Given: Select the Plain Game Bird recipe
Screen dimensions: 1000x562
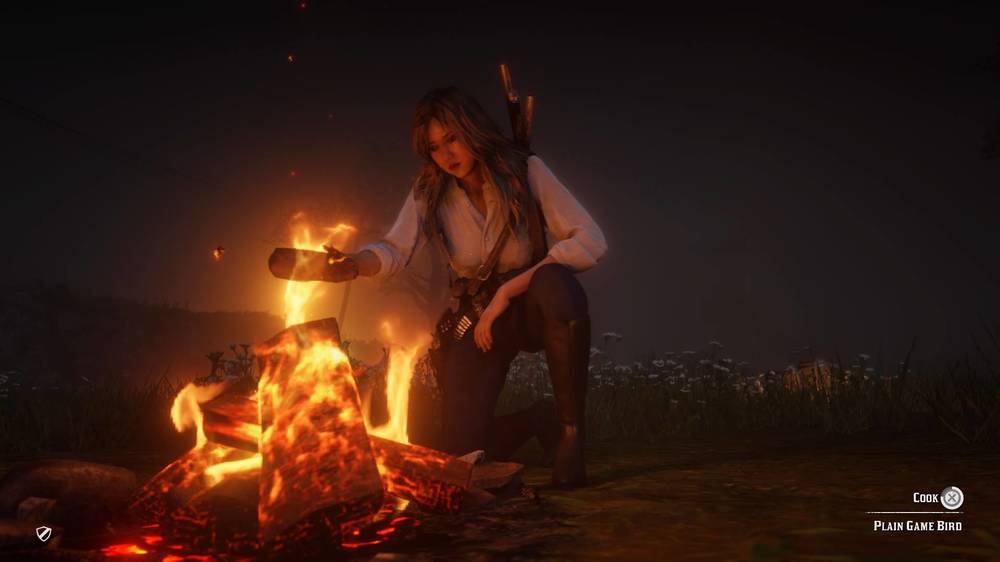Looking at the screenshot, I should (917, 525).
